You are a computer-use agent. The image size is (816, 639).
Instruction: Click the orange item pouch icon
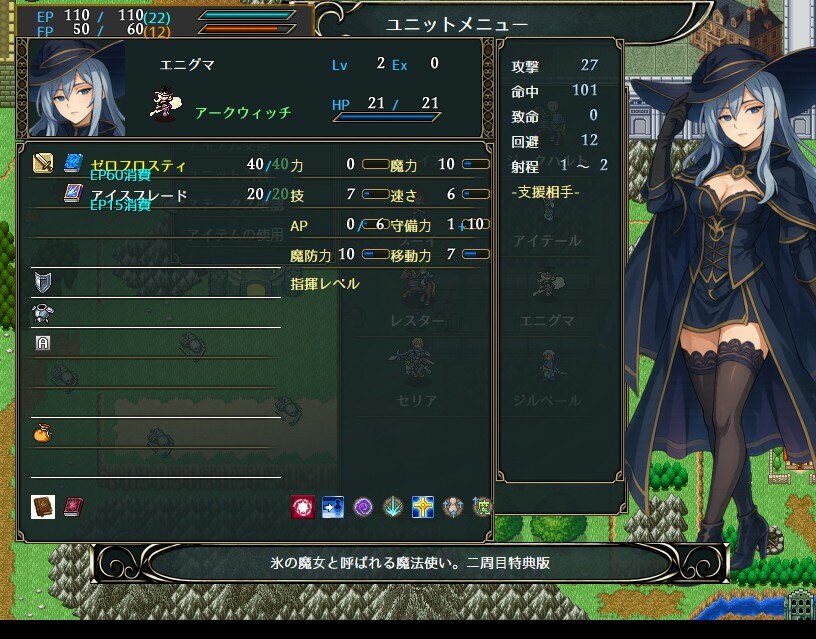[42, 433]
